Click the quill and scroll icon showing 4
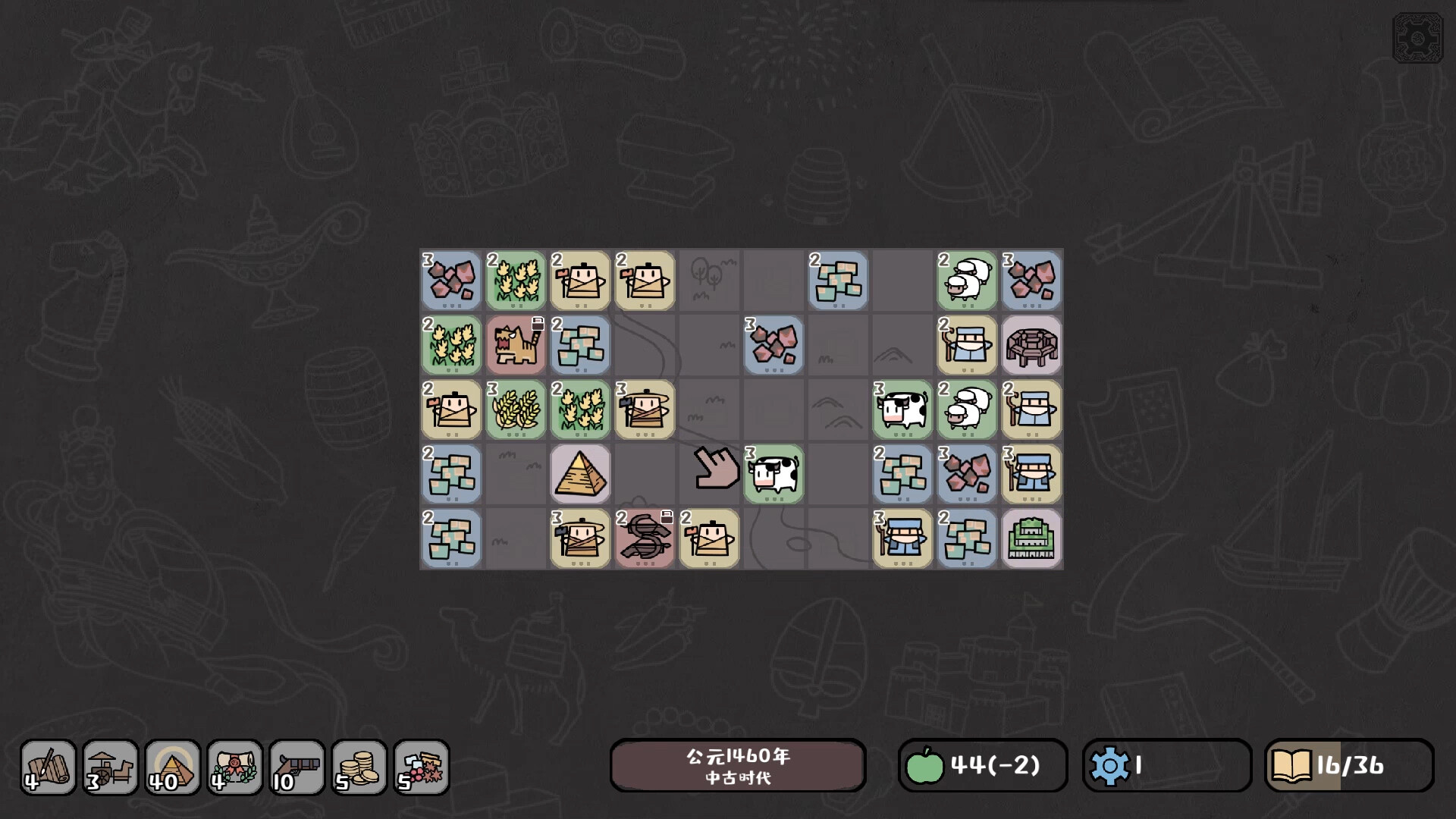Viewport: 1456px width, 819px height. pos(49,767)
